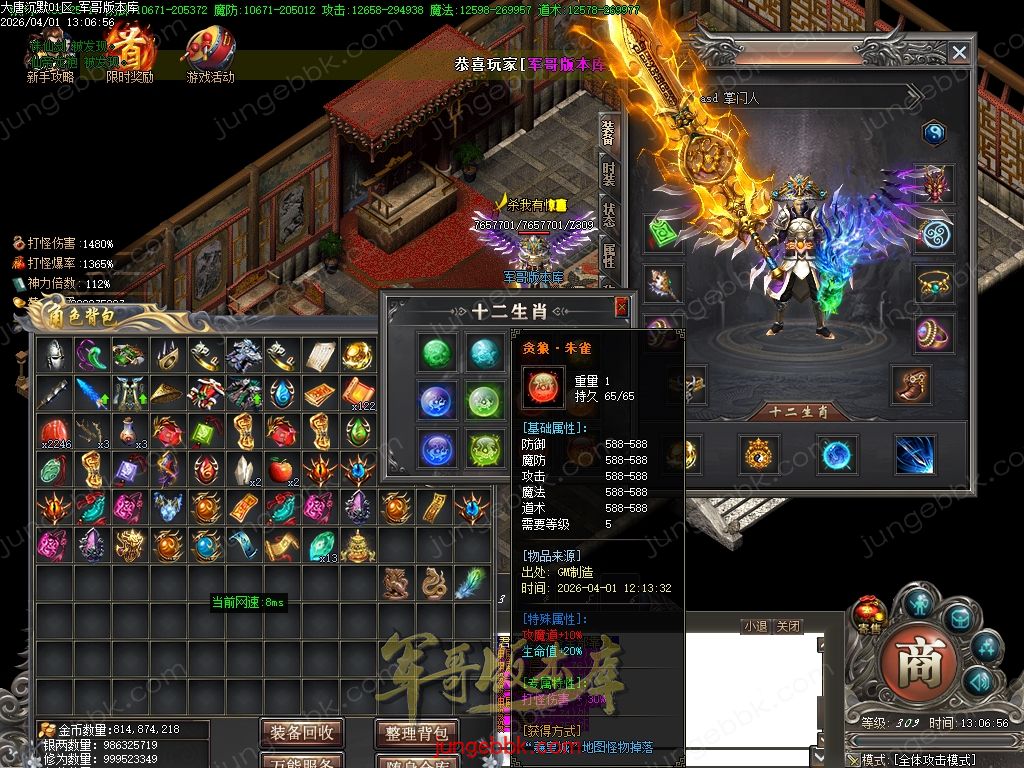This screenshot has height=768, width=1024.
Task: Toggle the sound speaker button
Action: (977, 682)
